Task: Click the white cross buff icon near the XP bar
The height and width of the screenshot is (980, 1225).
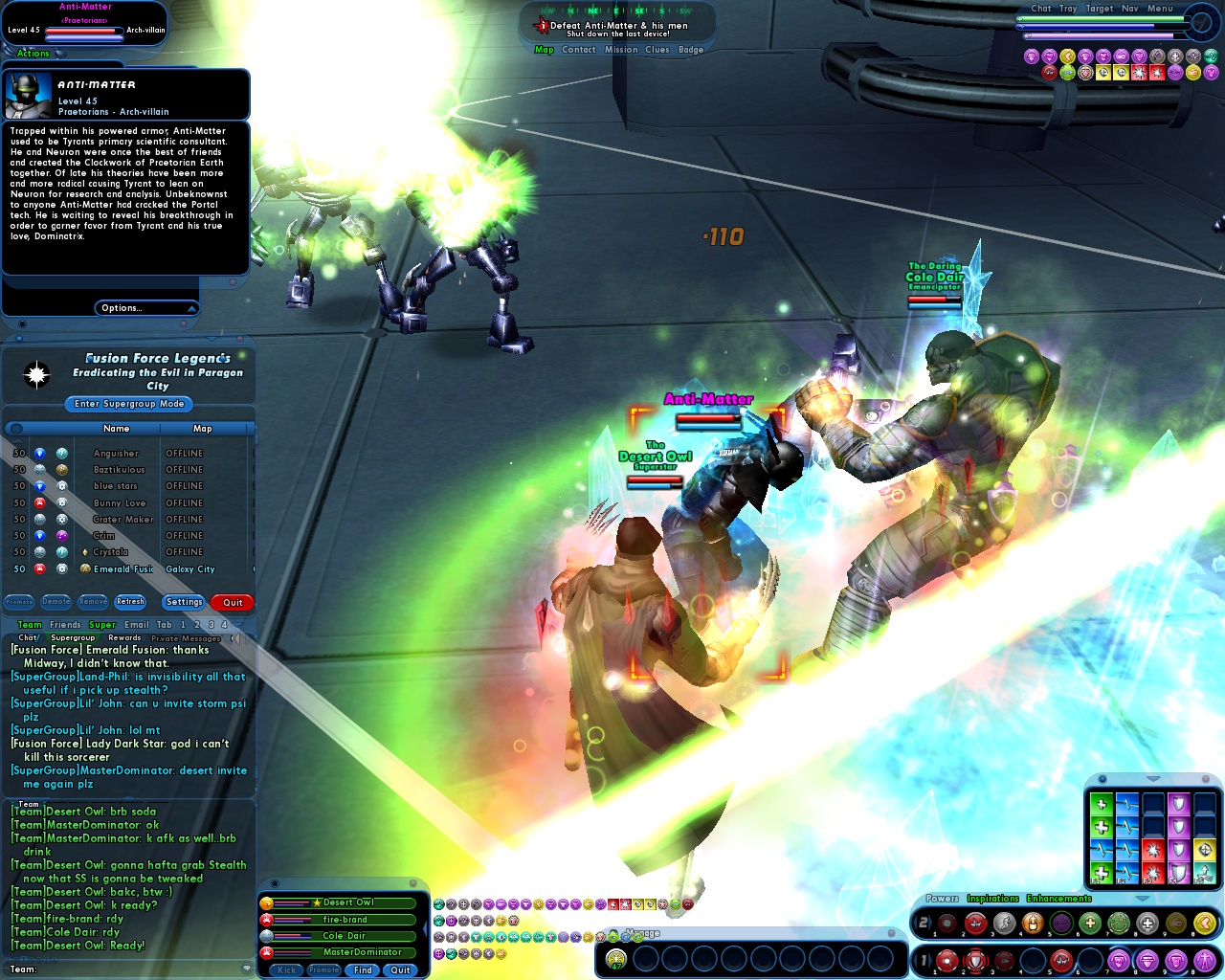Action: [1174, 56]
